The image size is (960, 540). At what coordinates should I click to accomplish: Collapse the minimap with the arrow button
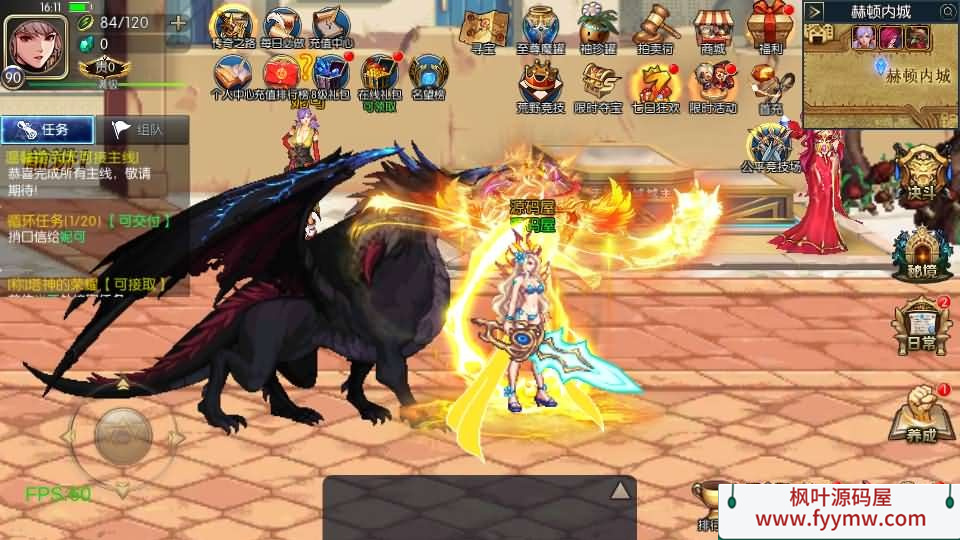(815, 12)
